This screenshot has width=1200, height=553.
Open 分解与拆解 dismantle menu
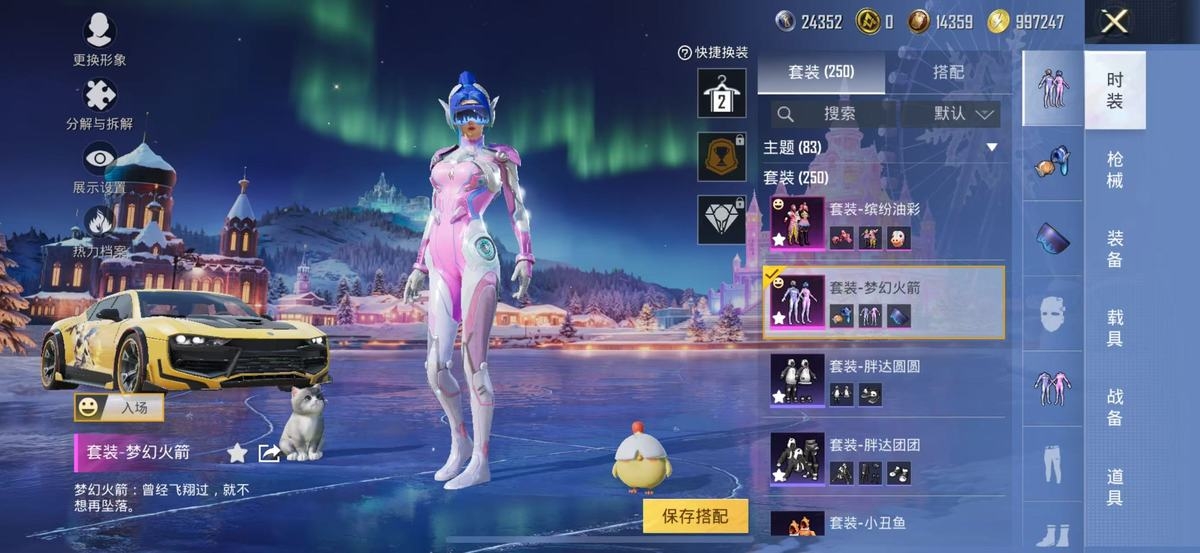[x=99, y=105]
